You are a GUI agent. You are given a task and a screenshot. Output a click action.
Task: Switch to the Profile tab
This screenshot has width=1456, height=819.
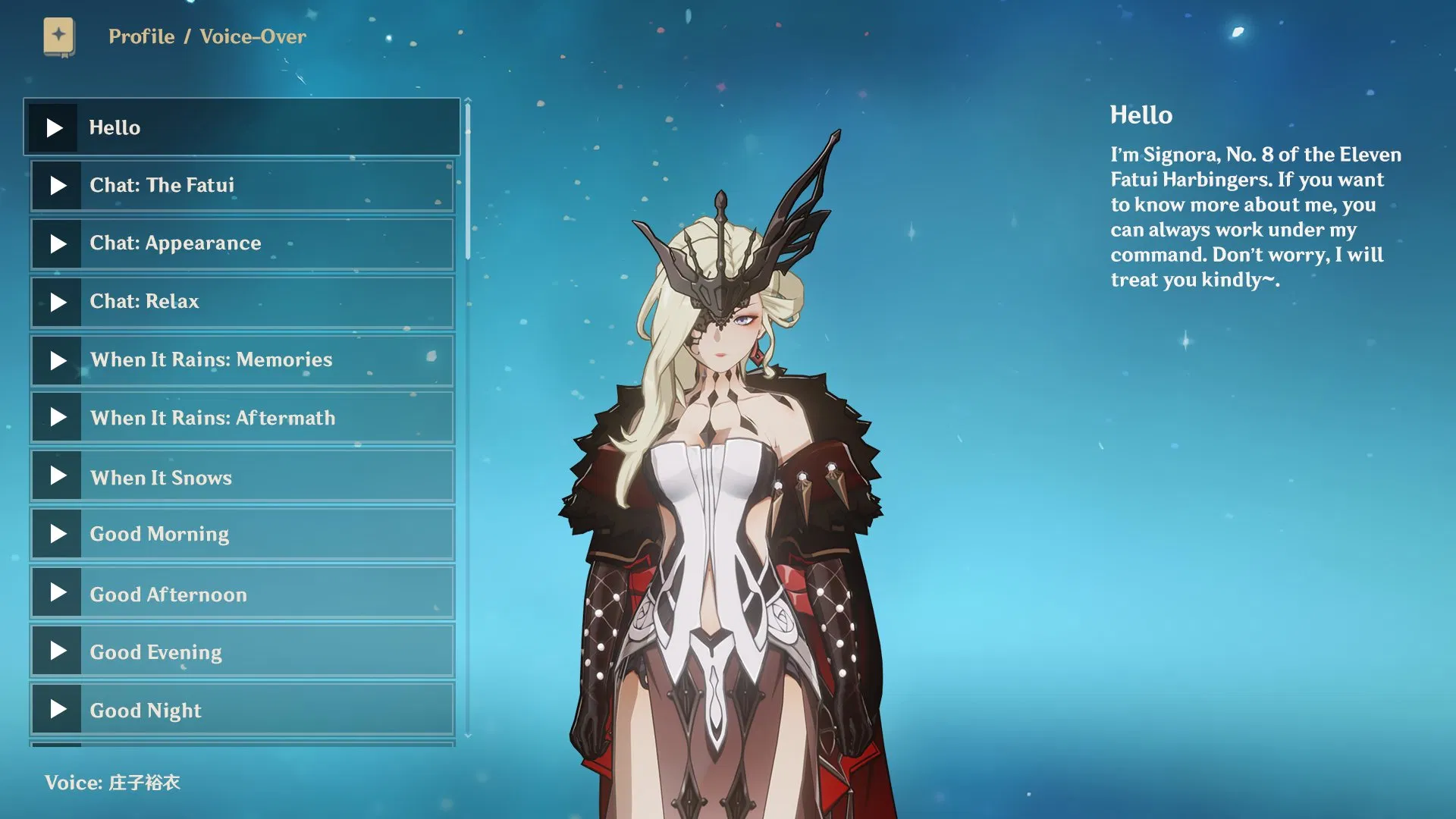point(141,36)
